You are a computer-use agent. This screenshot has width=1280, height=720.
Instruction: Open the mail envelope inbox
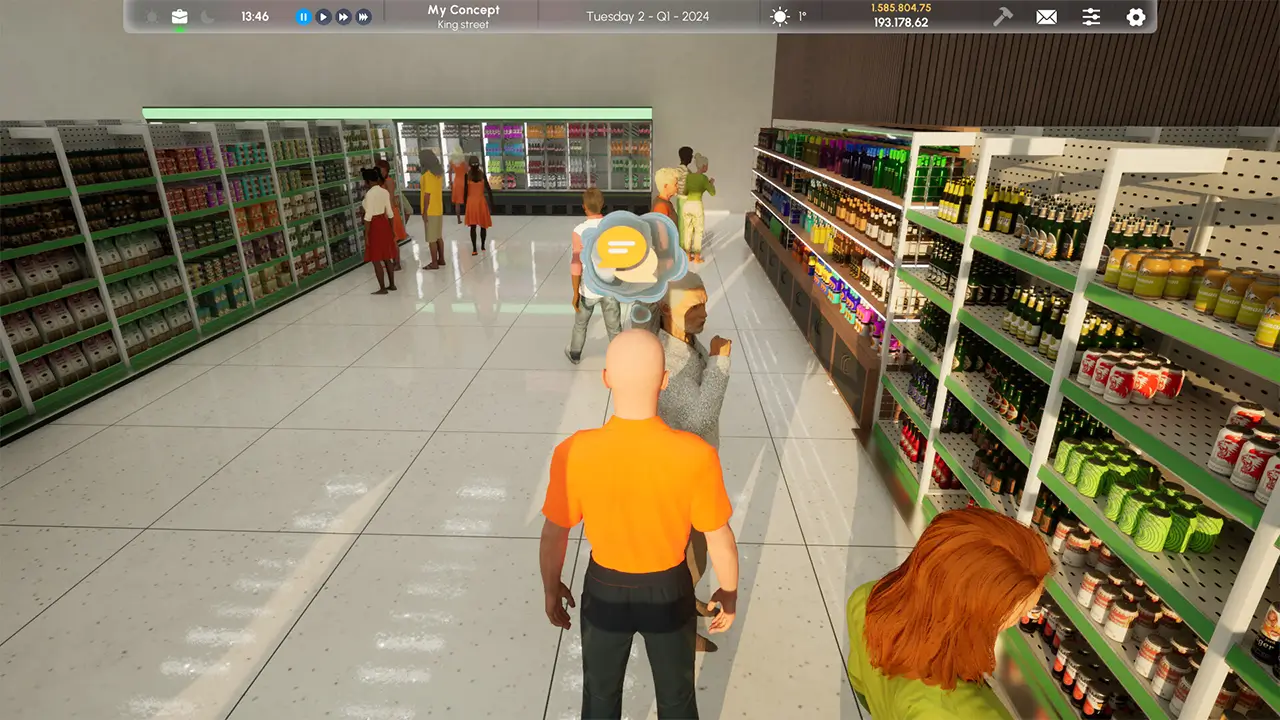point(1046,17)
